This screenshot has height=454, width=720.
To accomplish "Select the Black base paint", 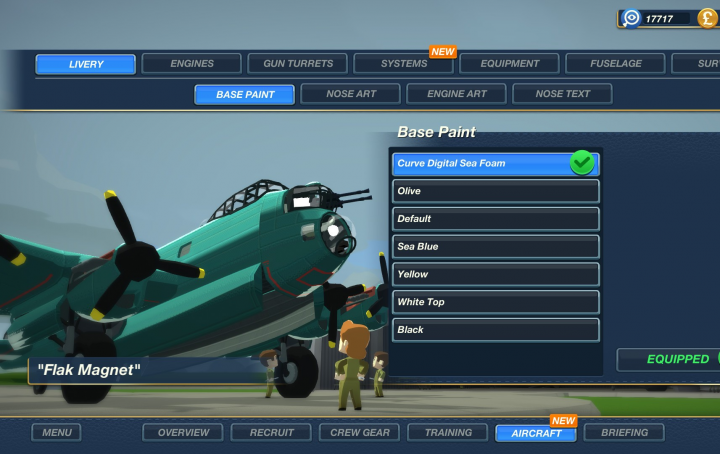I will pos(496,330).
